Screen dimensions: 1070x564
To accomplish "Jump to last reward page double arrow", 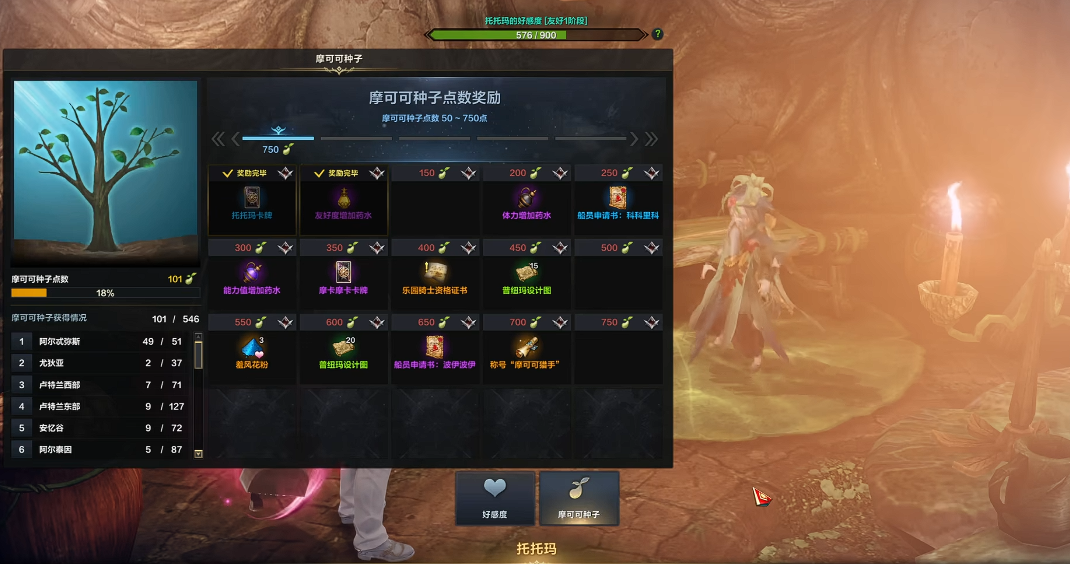I will (x=651, y=139).
